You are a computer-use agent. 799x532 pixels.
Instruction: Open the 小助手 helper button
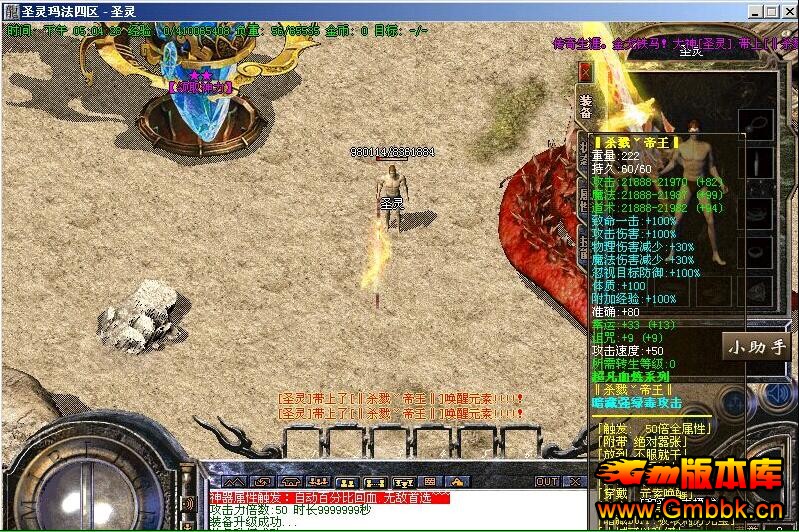757,347
